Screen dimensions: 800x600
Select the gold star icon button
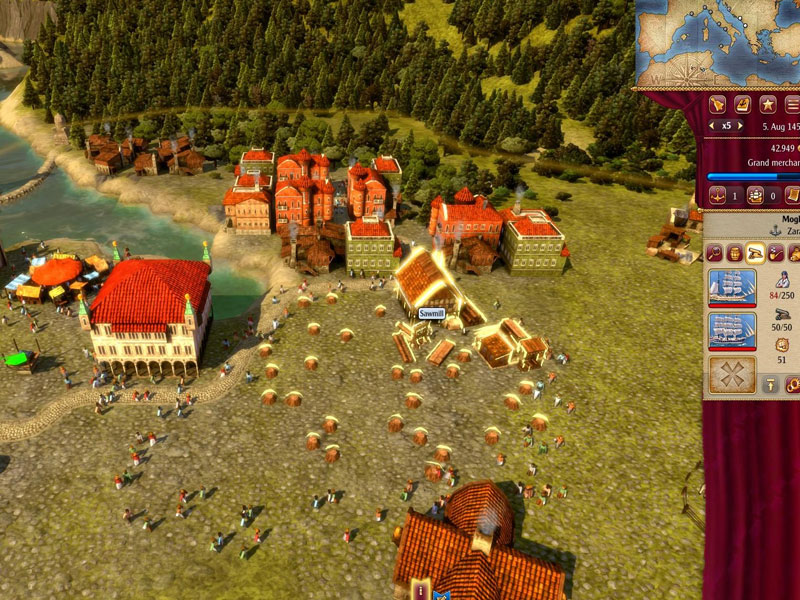[768, 104]
